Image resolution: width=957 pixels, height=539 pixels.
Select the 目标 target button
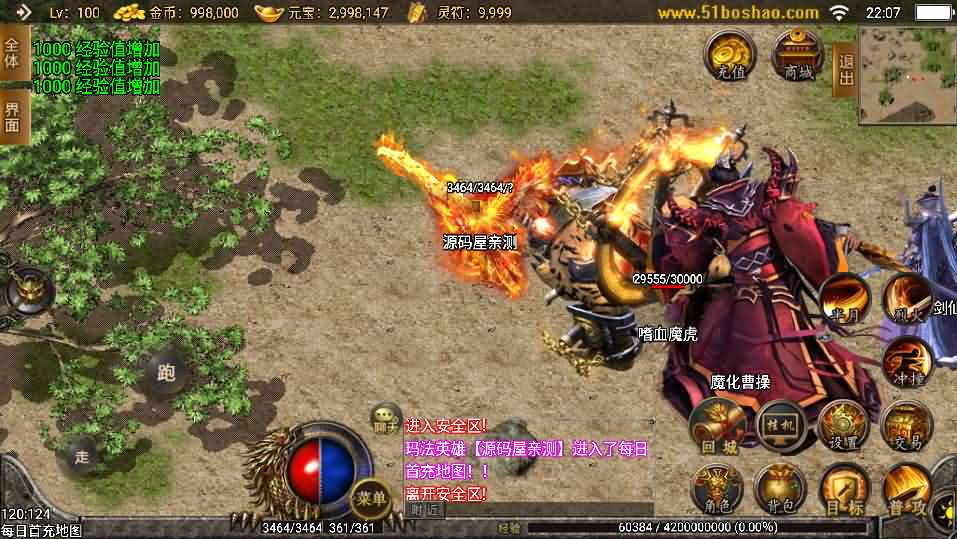pos(844,490)
